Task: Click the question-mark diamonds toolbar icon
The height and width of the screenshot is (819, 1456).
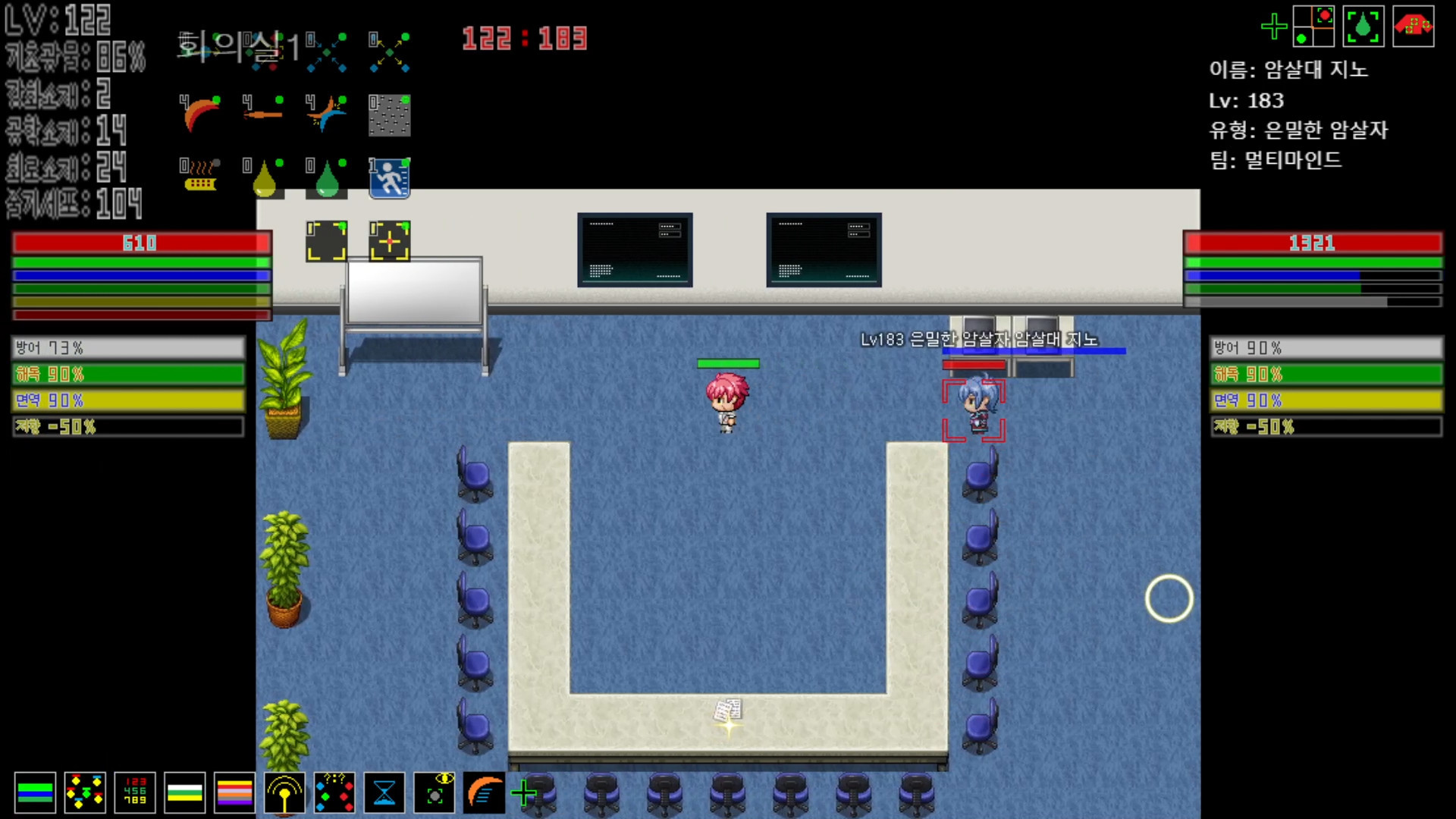Action: click(334, 792)
